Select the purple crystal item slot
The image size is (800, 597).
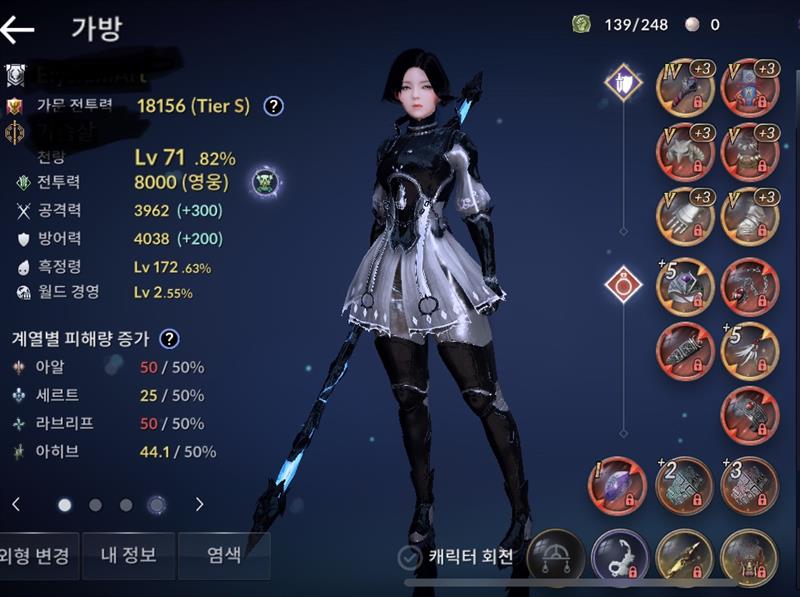pos(620,485)
